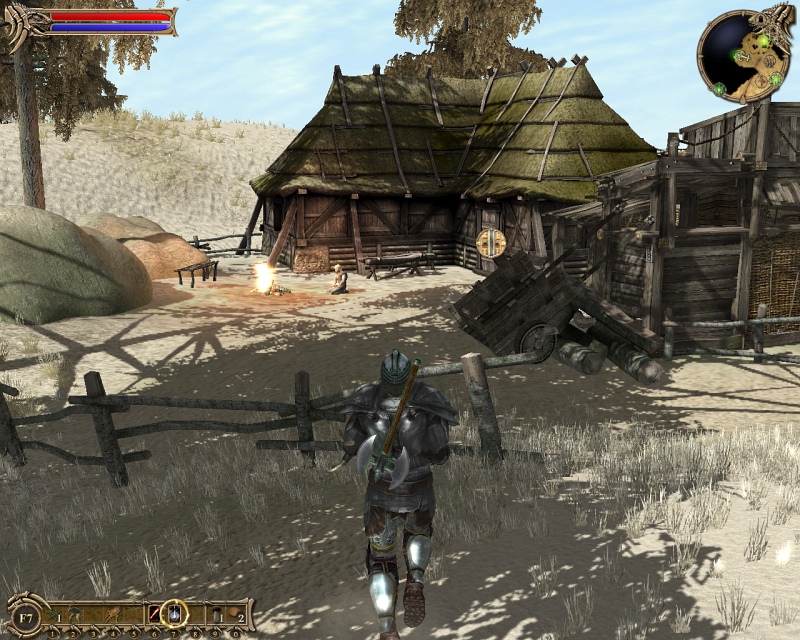The width and height of the screenshot is (800, 640).
Task: Use the brown item in hotbar slot 0
Action: pos(236,612)
